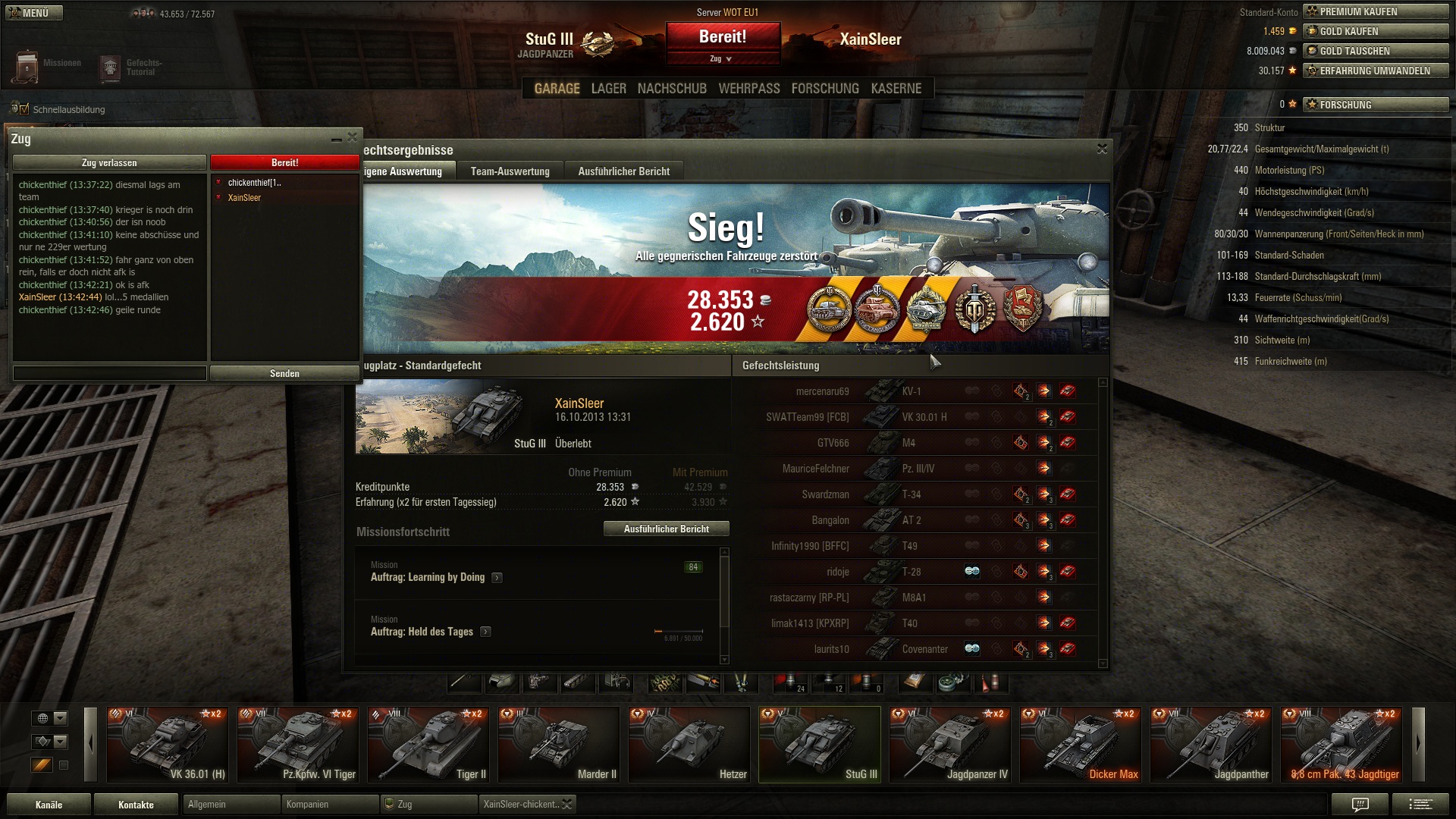Click the red Bereit! battle button

point(723,37)
